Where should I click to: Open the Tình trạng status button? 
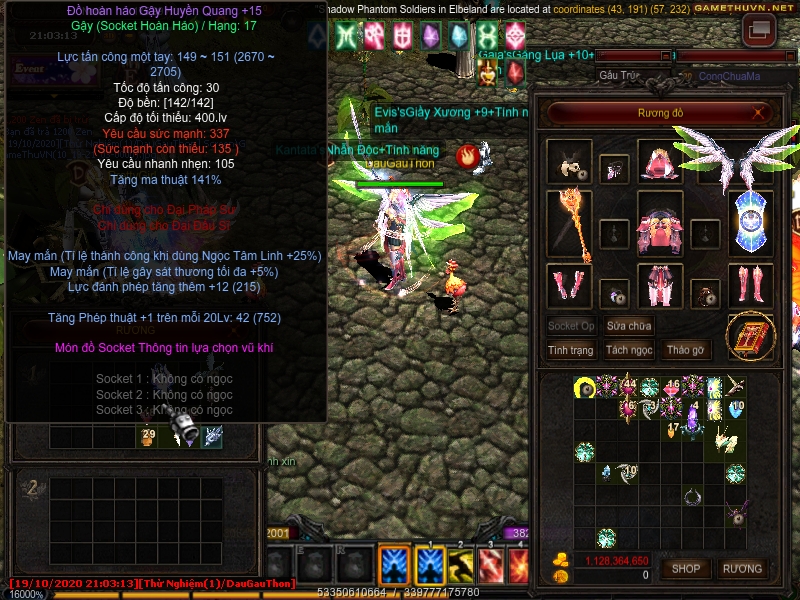(x=571, y=350)
